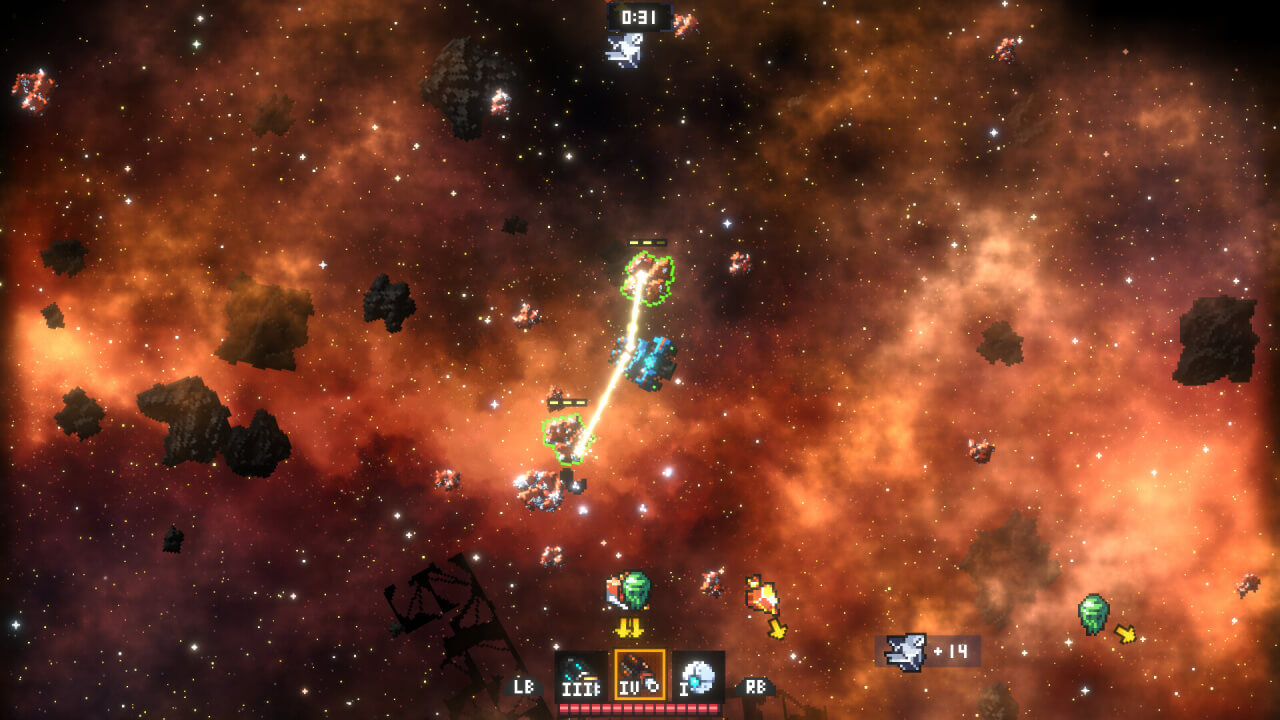Select the level III cyan weapon slot

pyautogui.click(x=581, y=676)
